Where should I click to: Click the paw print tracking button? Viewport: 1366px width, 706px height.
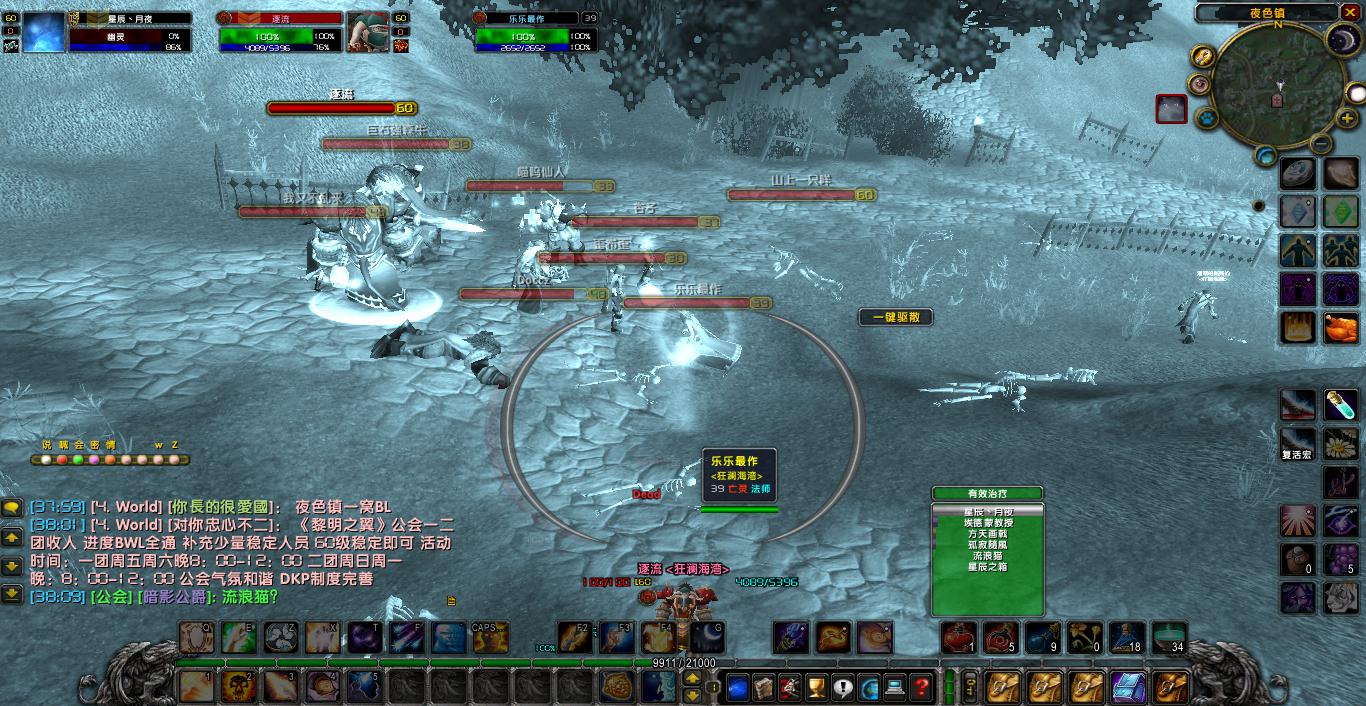click(1207, 116)
